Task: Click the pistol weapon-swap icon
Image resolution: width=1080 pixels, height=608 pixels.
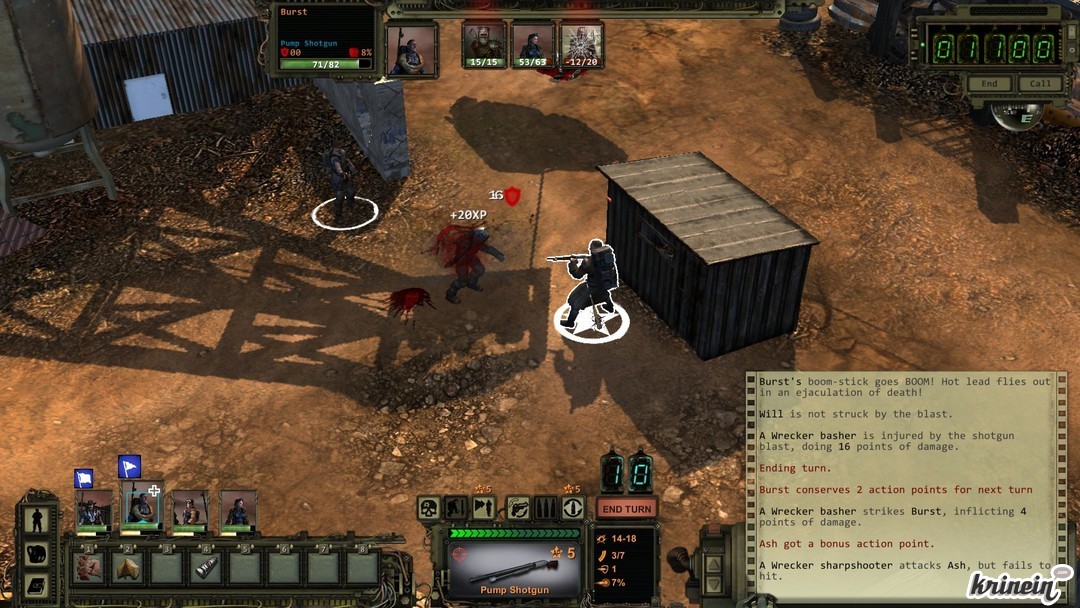Action: pyautogui.click(x=517, y=508)
